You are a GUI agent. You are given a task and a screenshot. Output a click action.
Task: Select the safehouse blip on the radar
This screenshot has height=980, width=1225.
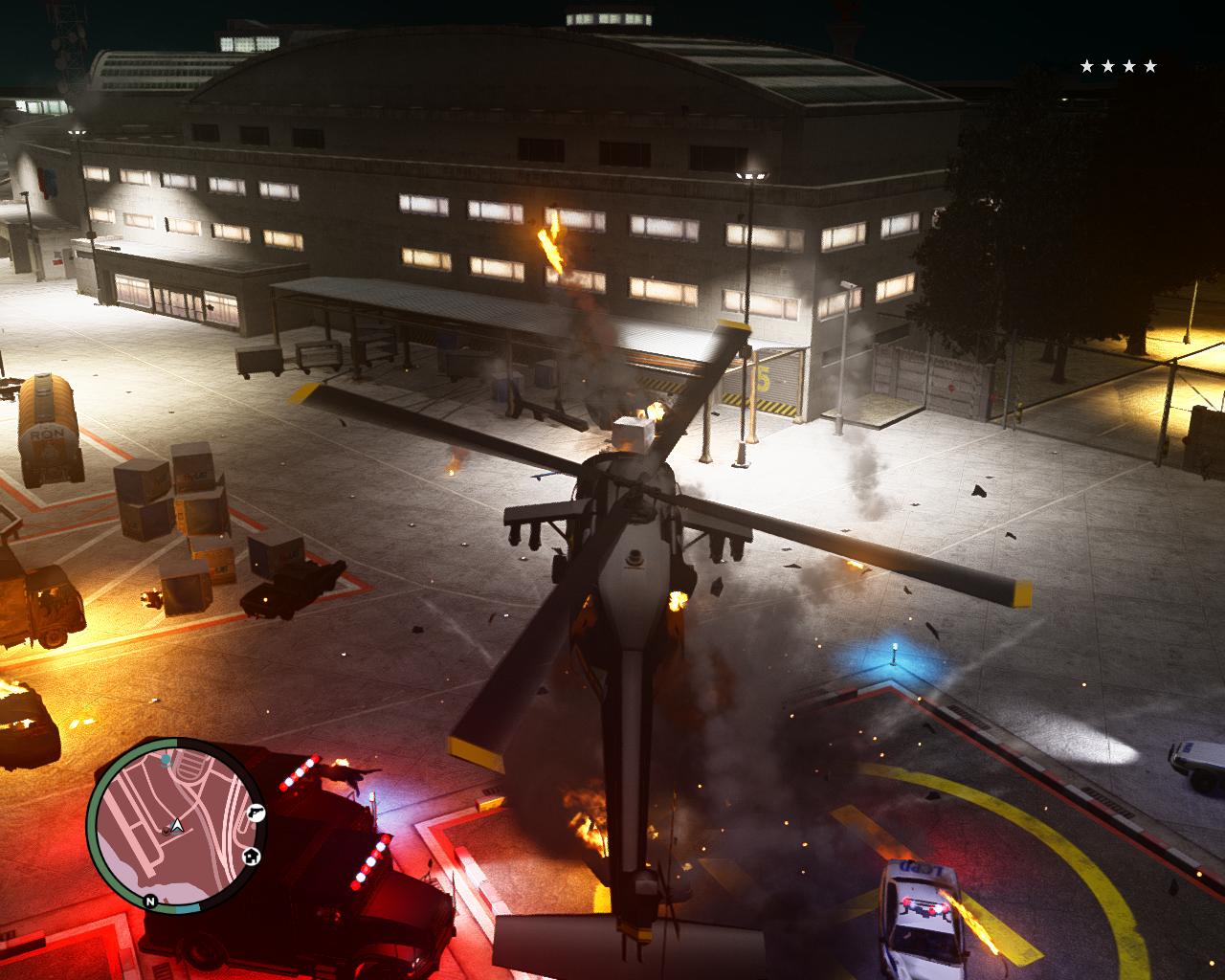coord(250,855)
